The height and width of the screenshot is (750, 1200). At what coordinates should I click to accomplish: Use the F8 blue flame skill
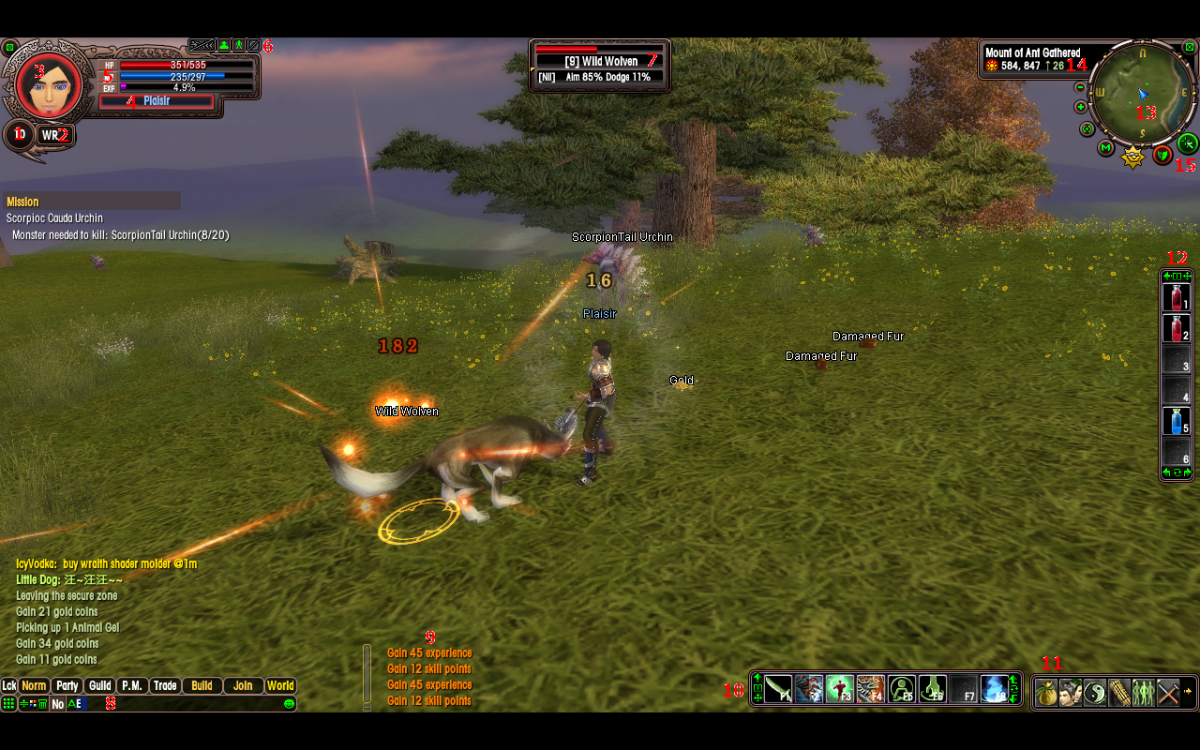coord(994,689)
